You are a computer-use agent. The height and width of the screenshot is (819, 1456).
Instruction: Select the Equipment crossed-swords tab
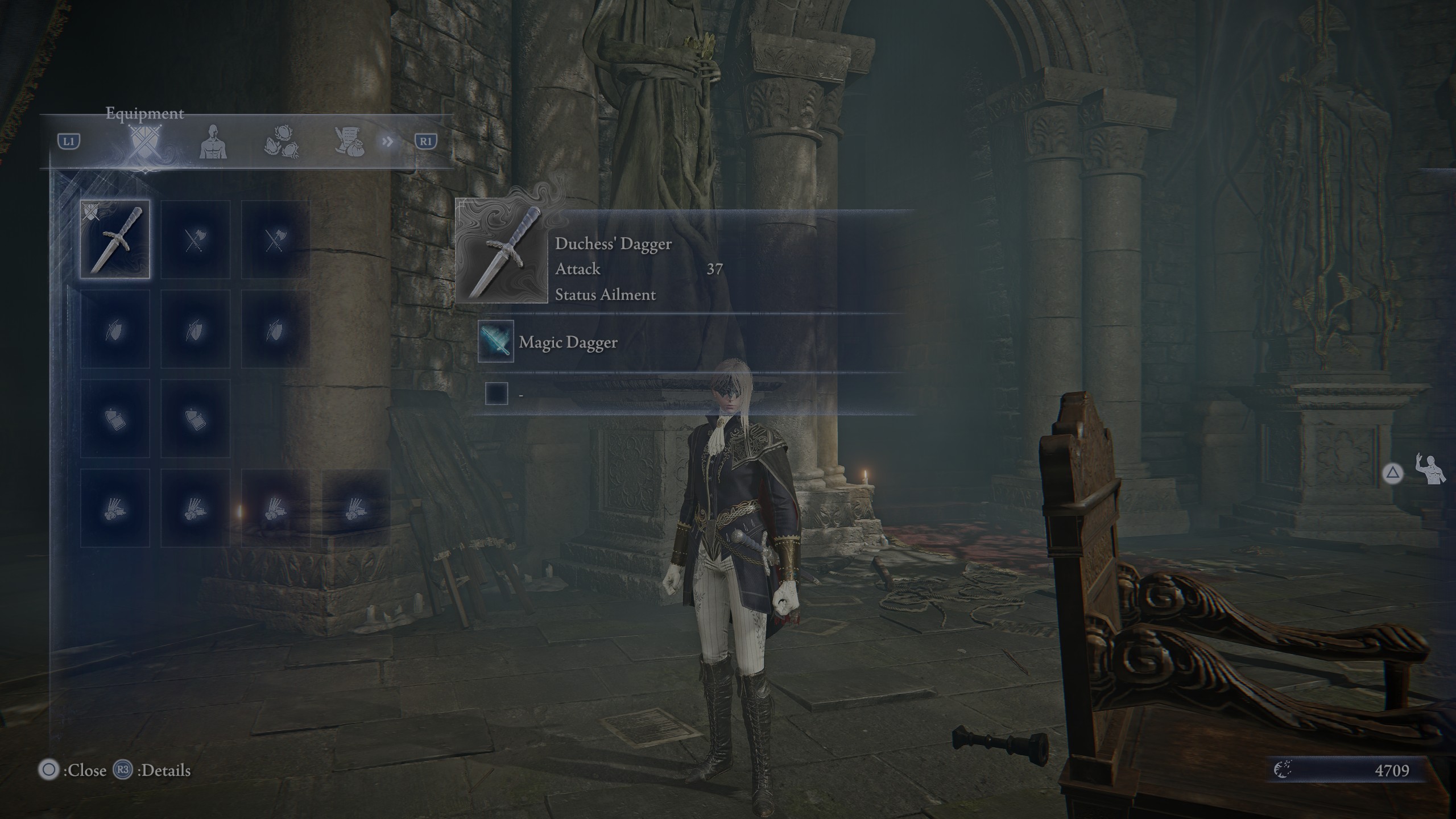[x=145, y=142]
